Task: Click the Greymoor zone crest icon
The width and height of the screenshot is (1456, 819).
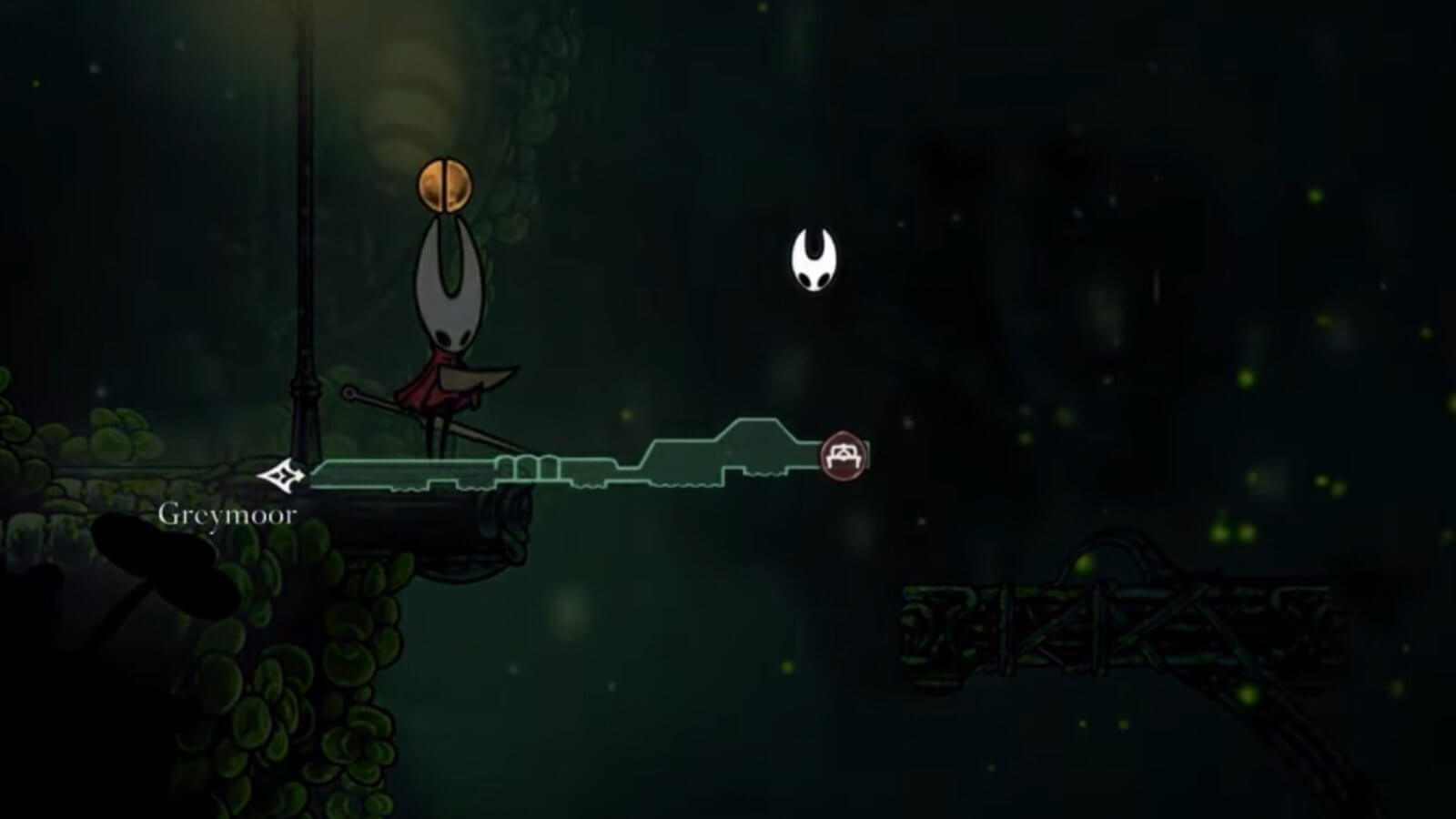Action: [x=282, y=473]
